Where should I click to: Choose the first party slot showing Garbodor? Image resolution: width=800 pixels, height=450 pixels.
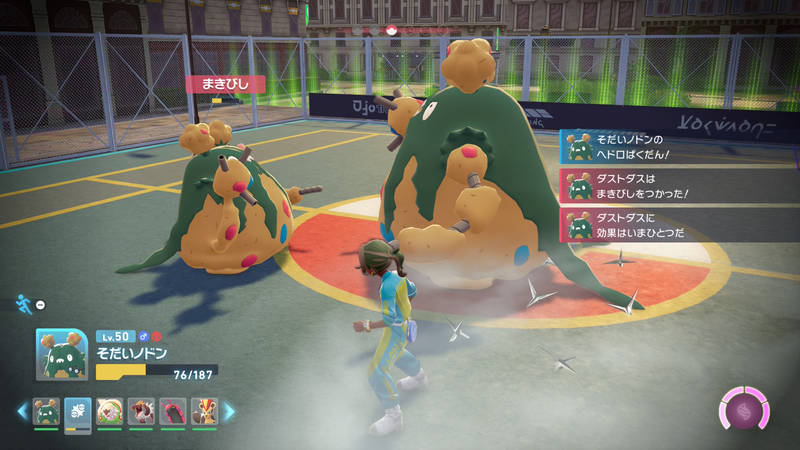click(x=46, y=412)
